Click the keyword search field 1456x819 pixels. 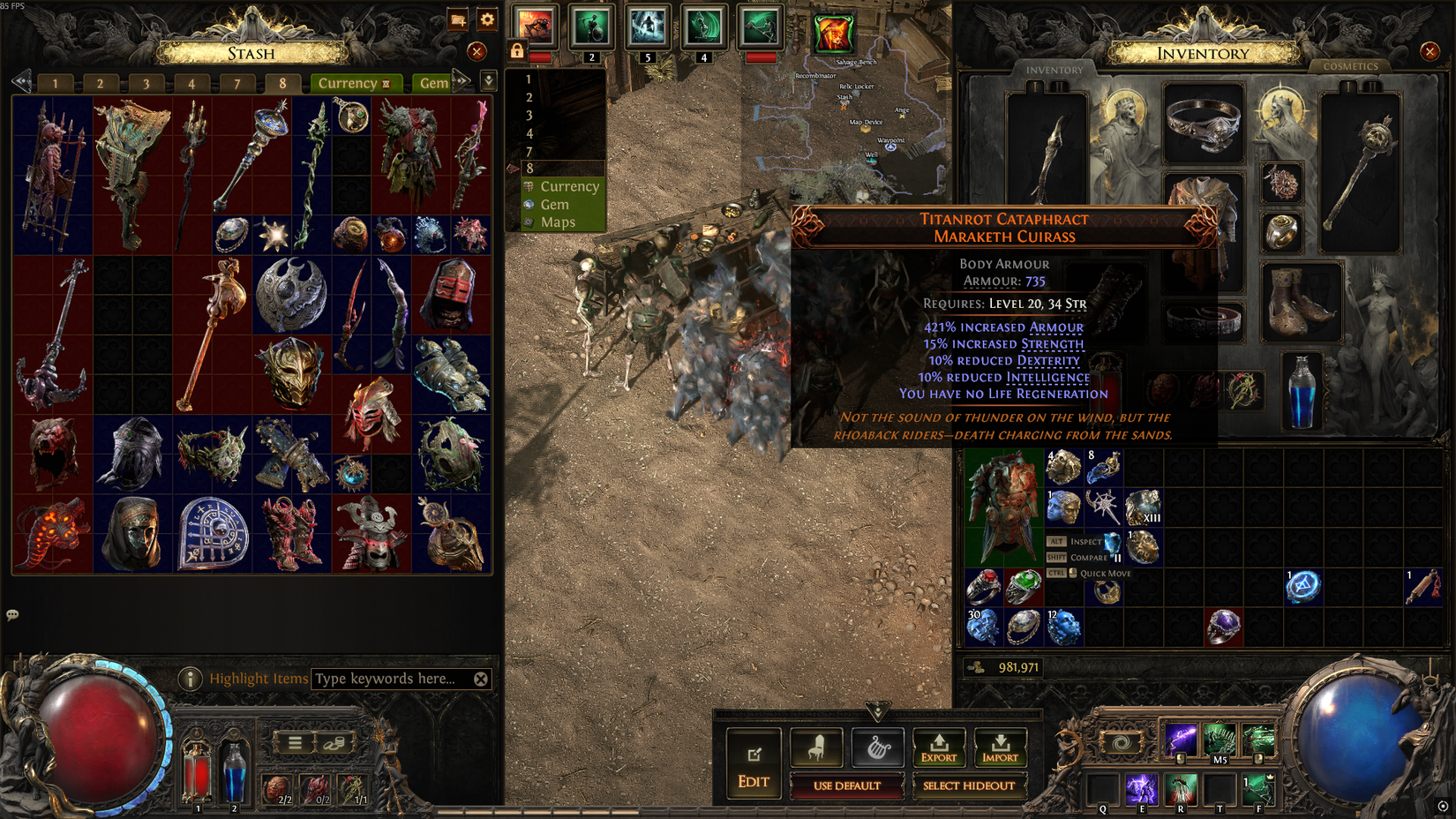coord(388,679)
